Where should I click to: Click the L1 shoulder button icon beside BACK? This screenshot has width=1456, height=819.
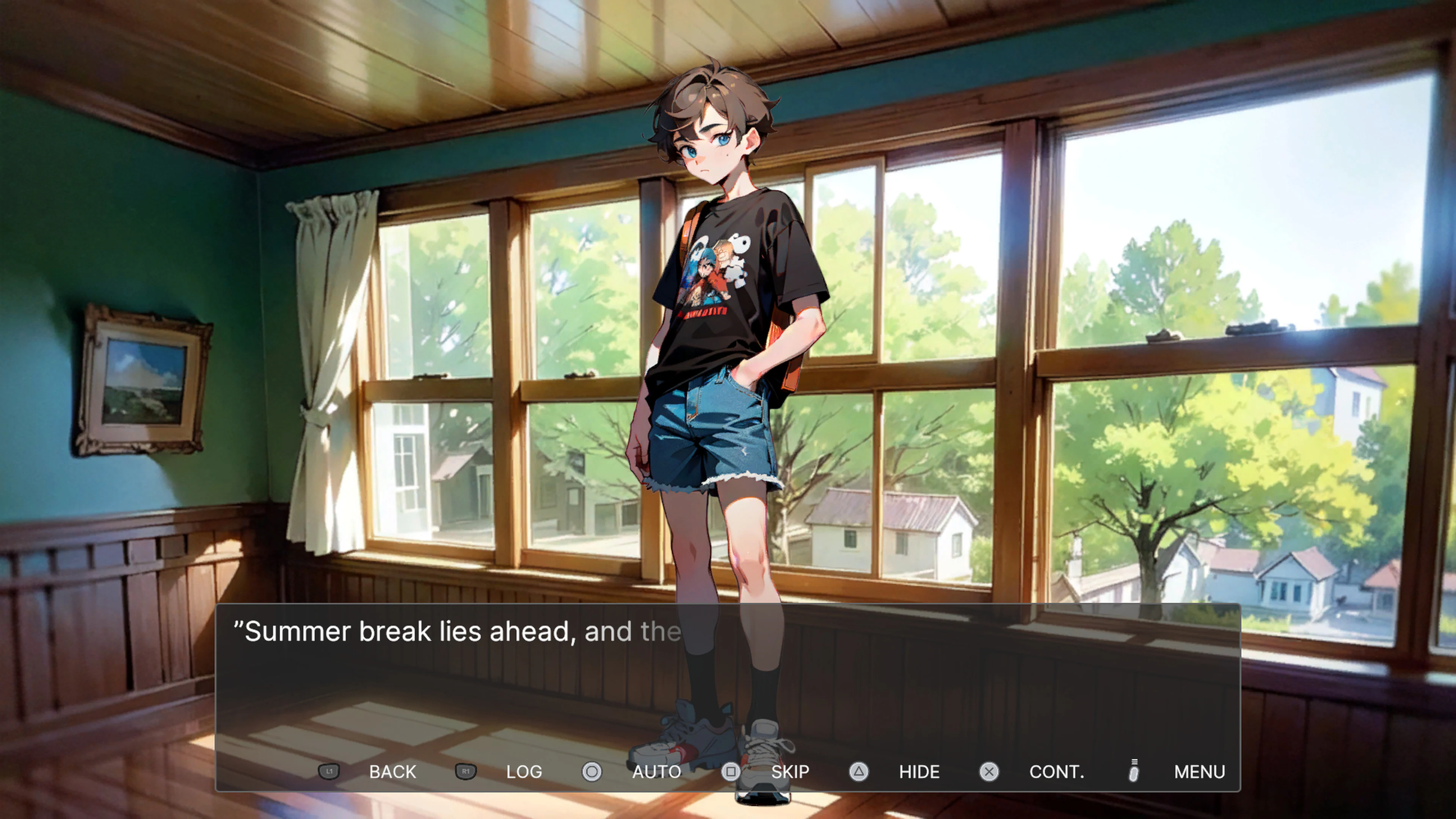pyautogui.click(x=329, y=772)
